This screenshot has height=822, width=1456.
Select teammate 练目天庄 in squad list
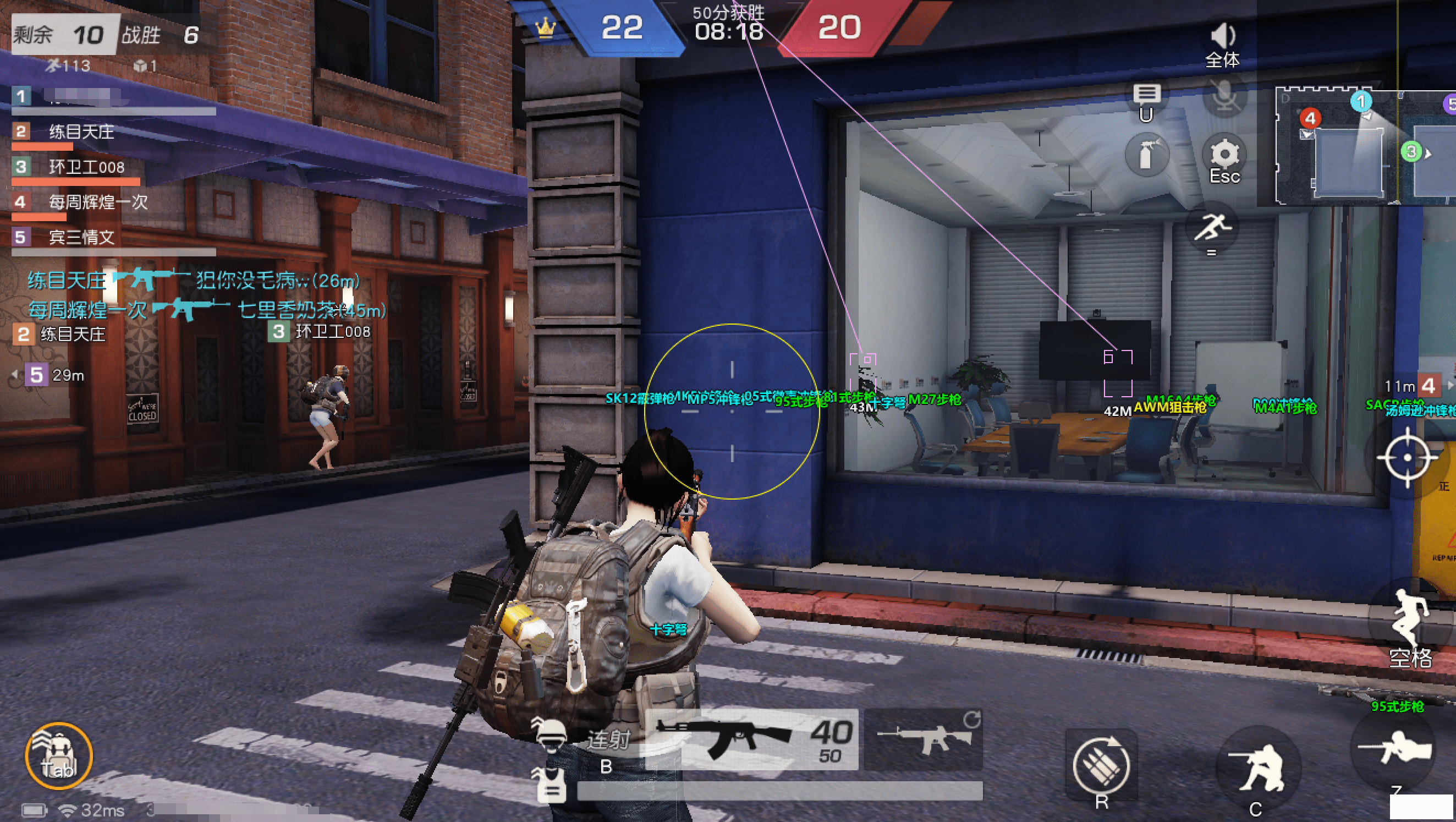click(81, 132)
